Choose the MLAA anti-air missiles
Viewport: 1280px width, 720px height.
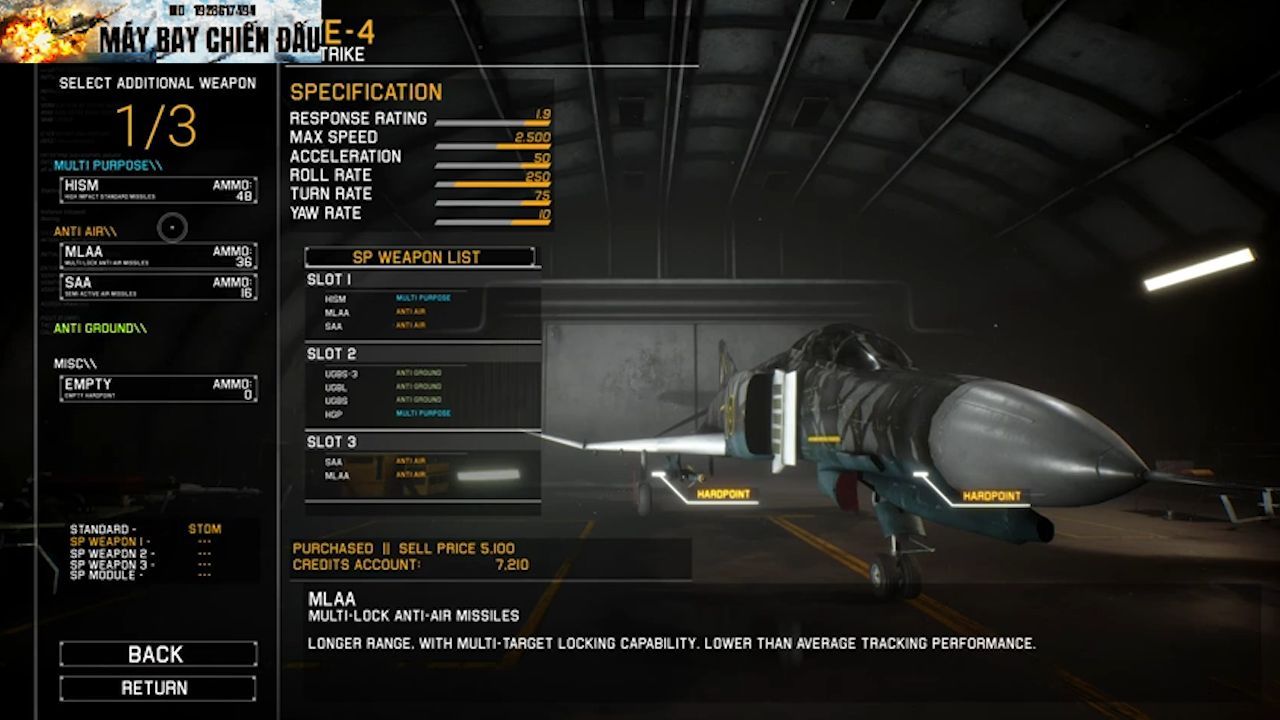(158, 256)
